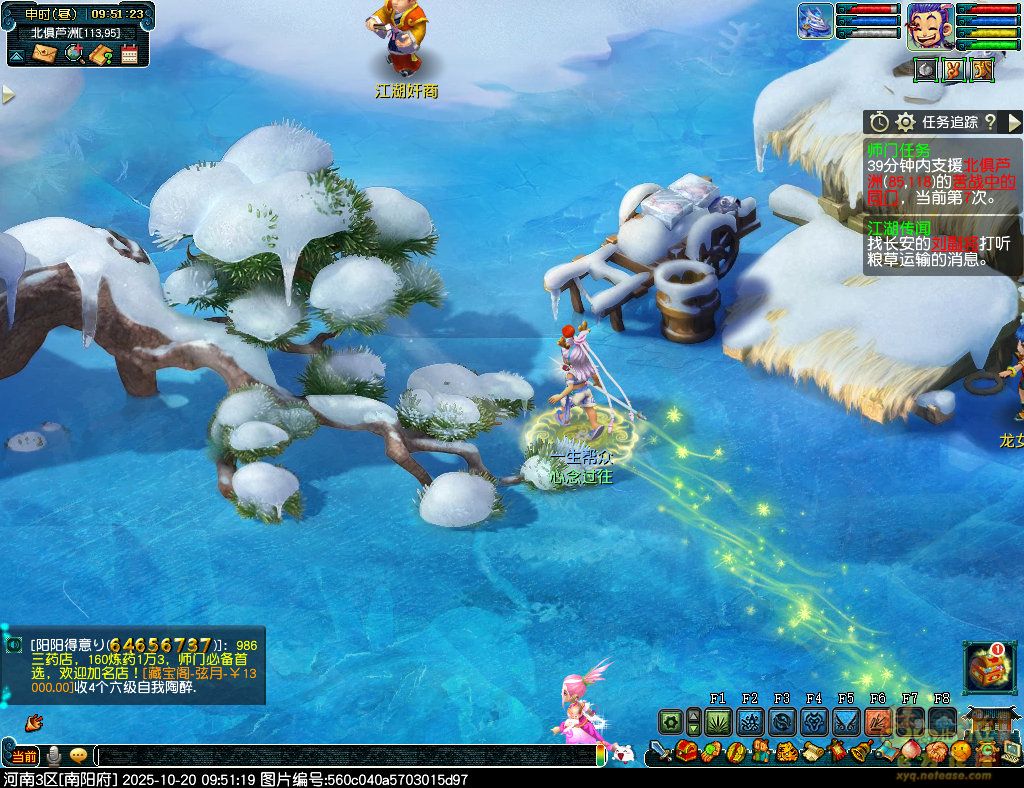Image resolution: width=1024 pixels, height=788 pixels.
Task: Activate the F6 orange strike skill
Action: click(878, 721)
